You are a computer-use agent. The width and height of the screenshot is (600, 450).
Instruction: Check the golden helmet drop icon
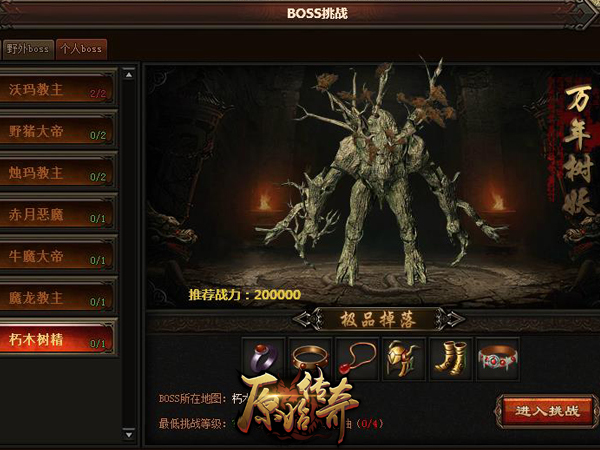point(403,358)
